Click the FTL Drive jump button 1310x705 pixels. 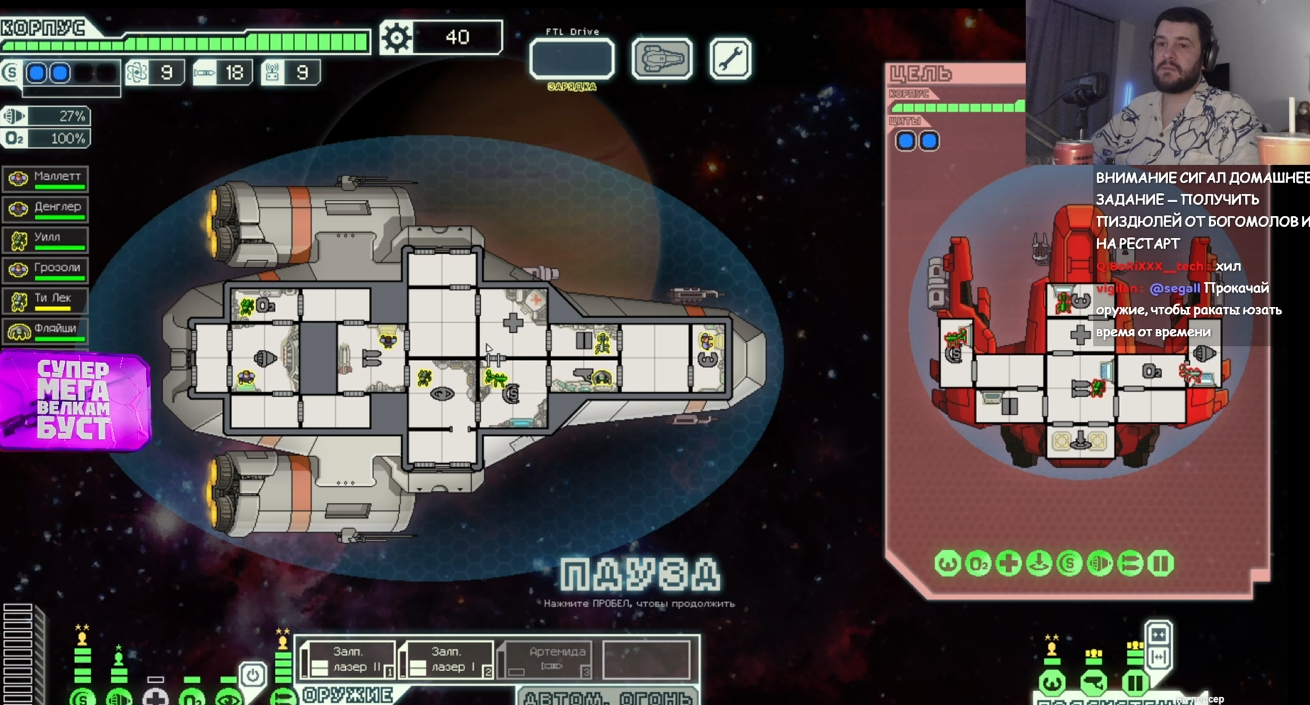click(x=572, y=59)
